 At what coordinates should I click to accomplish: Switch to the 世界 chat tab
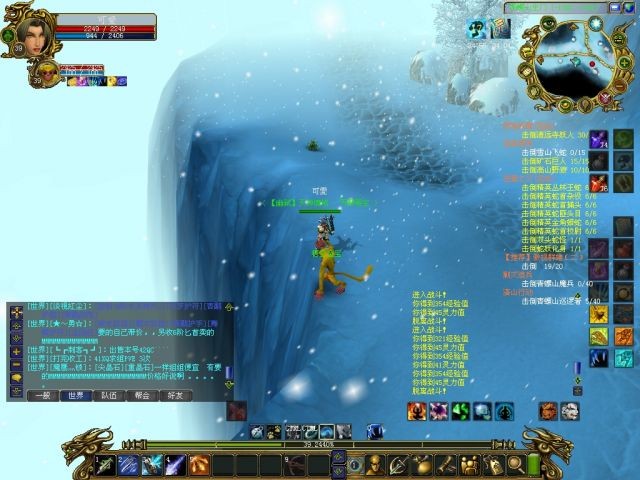coord(75,395)
